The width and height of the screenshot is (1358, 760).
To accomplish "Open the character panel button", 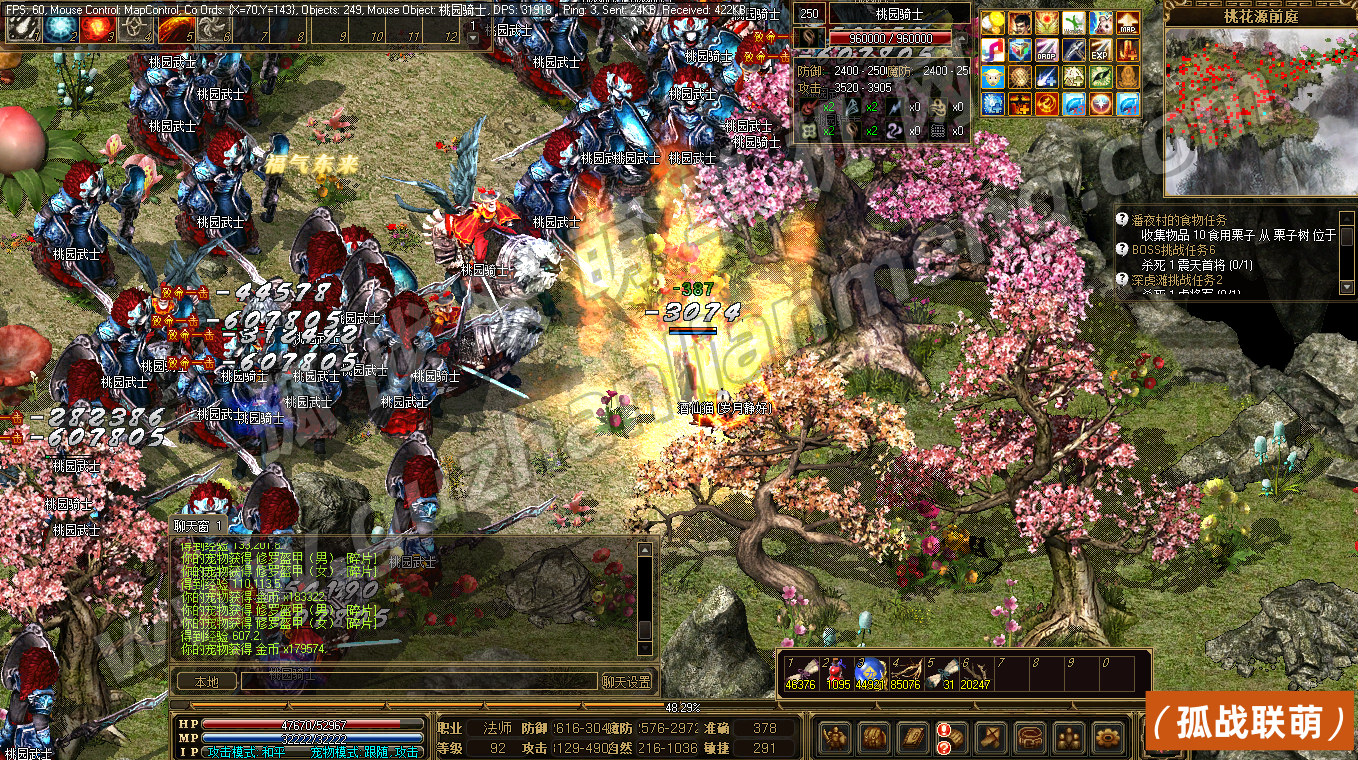I will point(835,739).
